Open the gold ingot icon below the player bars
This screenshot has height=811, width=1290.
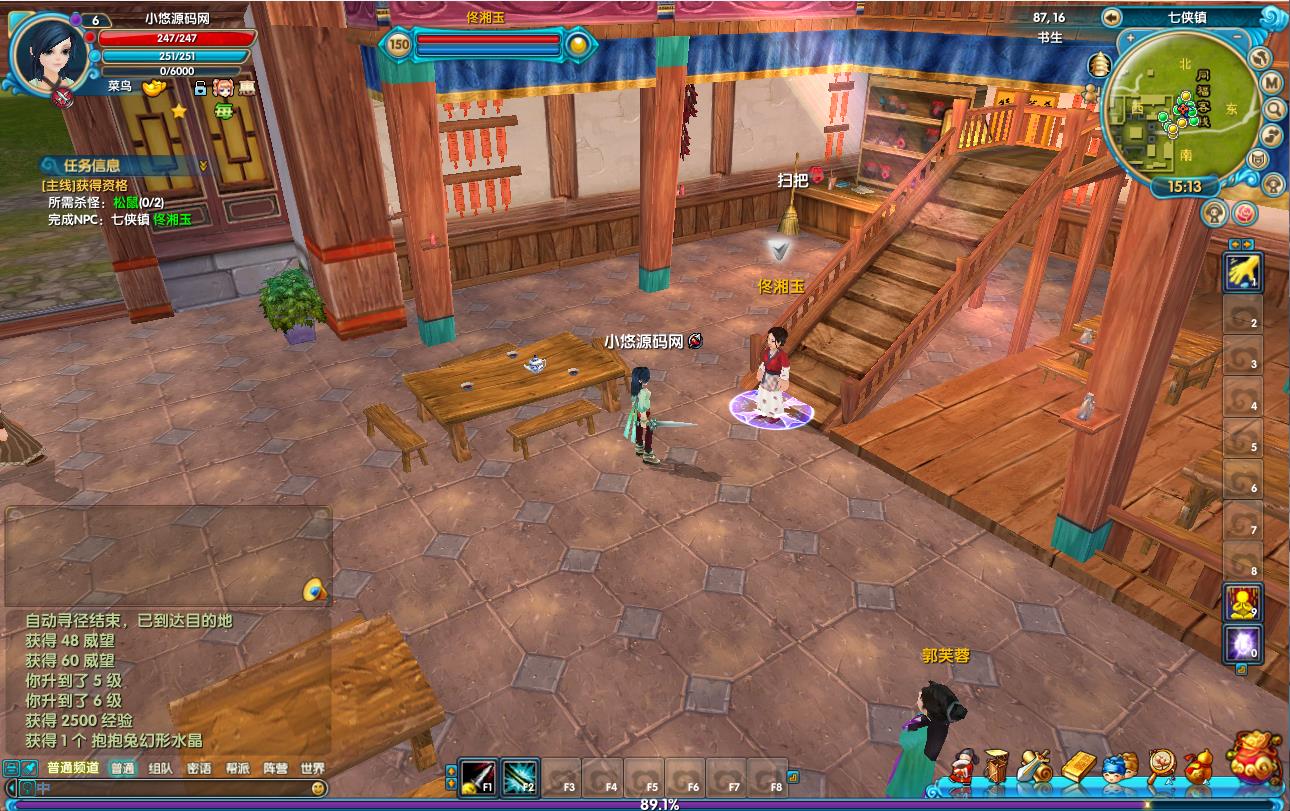pos(153,88)
